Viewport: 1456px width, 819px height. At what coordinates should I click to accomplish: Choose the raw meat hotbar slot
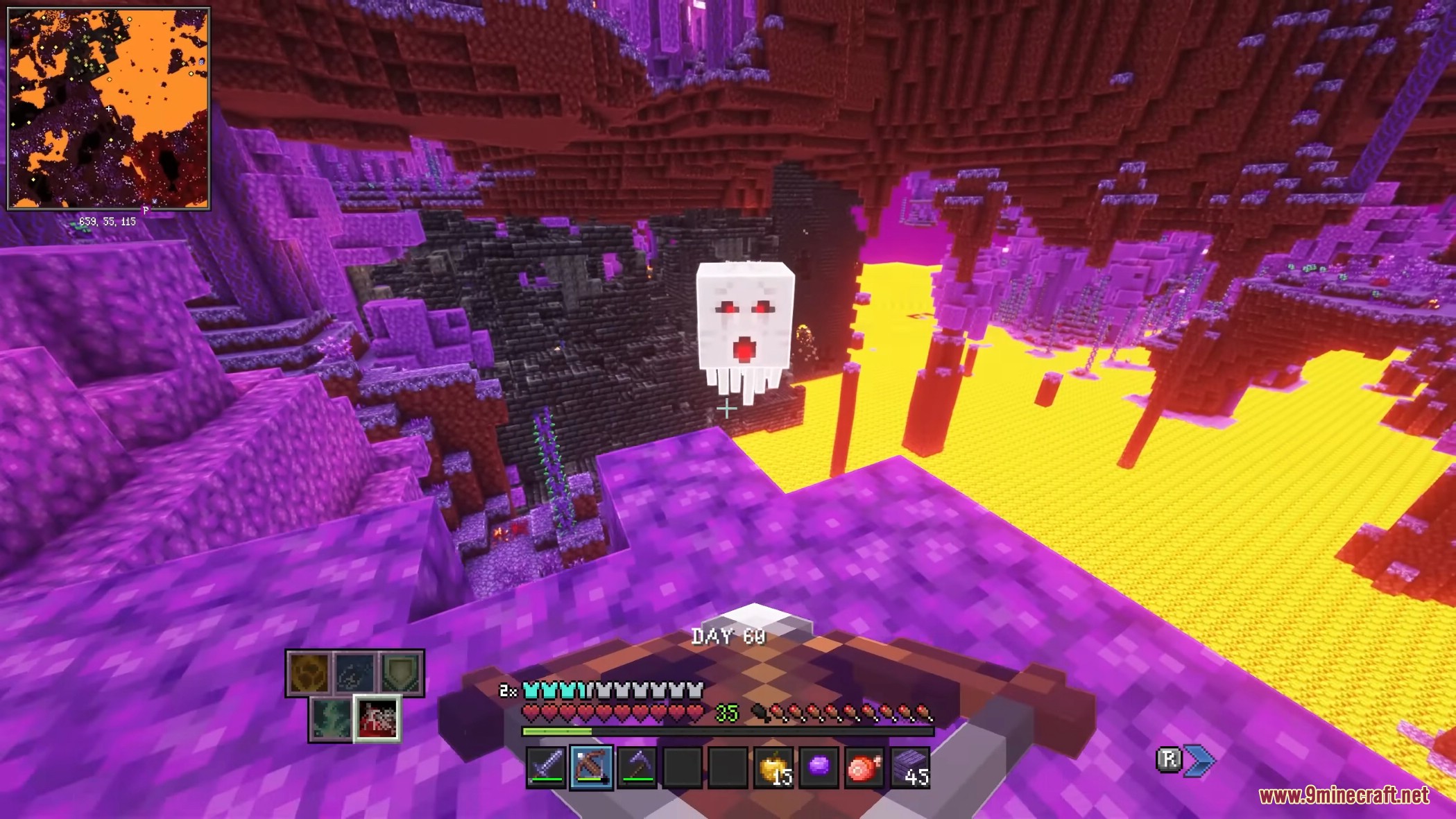(864, 767)
